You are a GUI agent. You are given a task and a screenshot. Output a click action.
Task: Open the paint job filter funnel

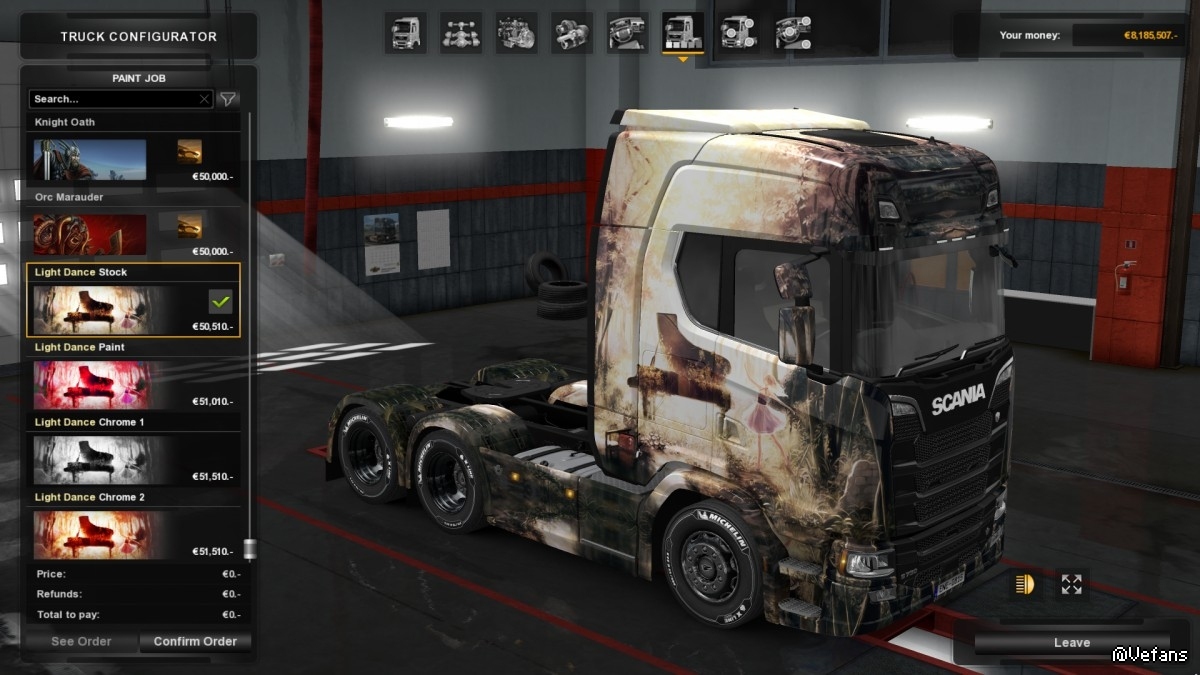point(229,99)
